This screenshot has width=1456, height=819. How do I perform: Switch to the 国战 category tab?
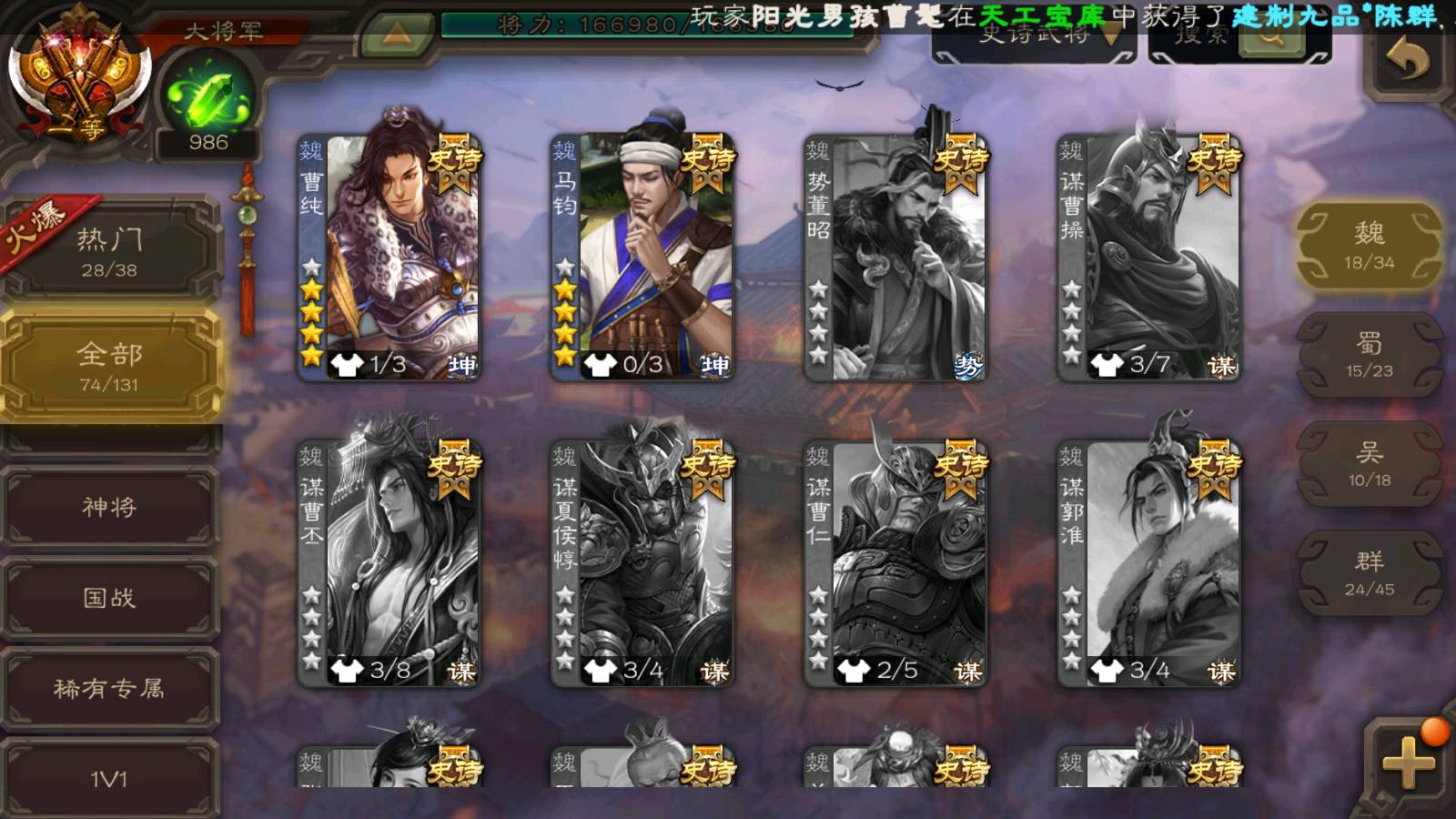coord(109,598)
